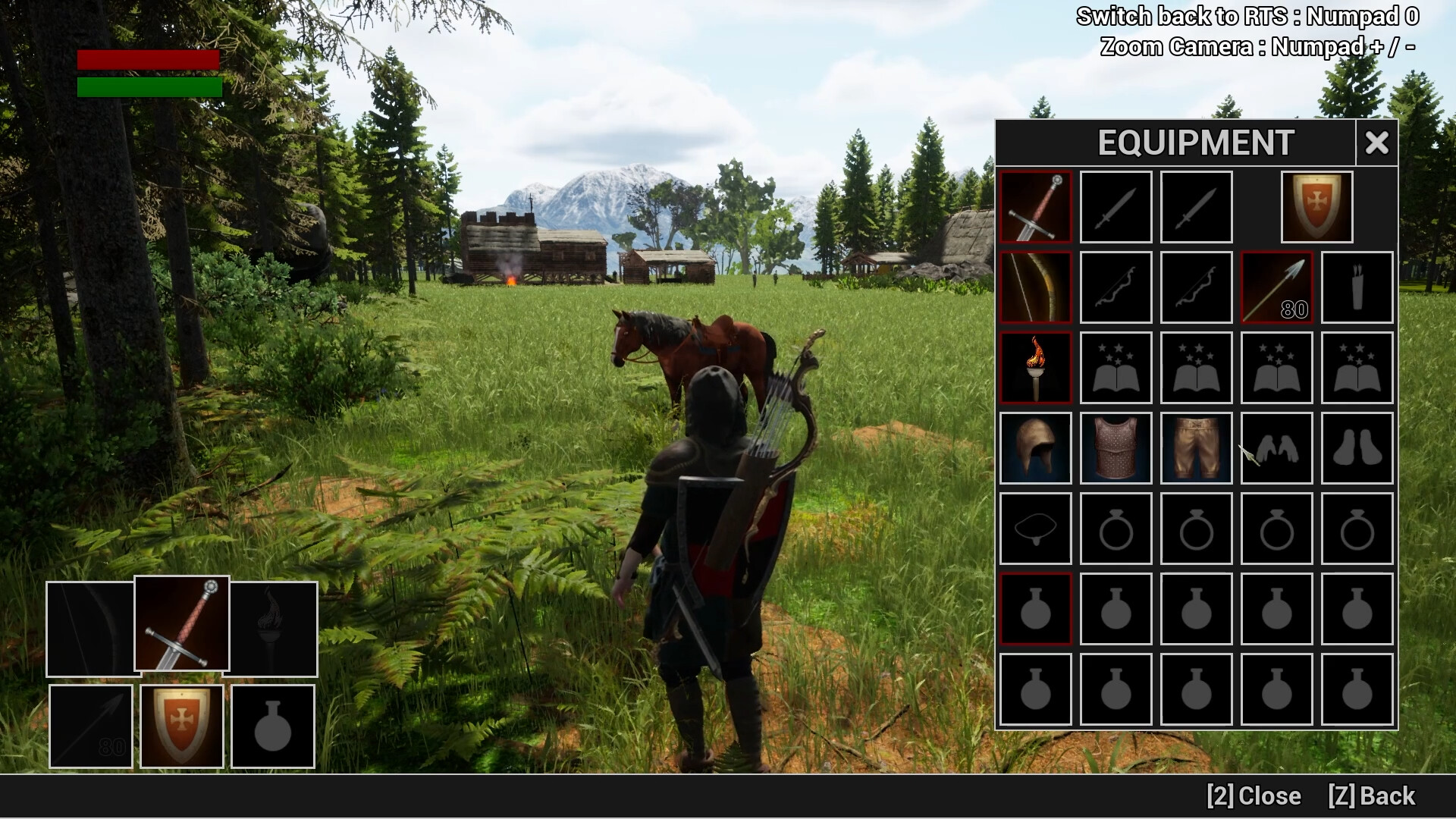Select the equipped sword in the Equipment panel

coord(1035,206)
